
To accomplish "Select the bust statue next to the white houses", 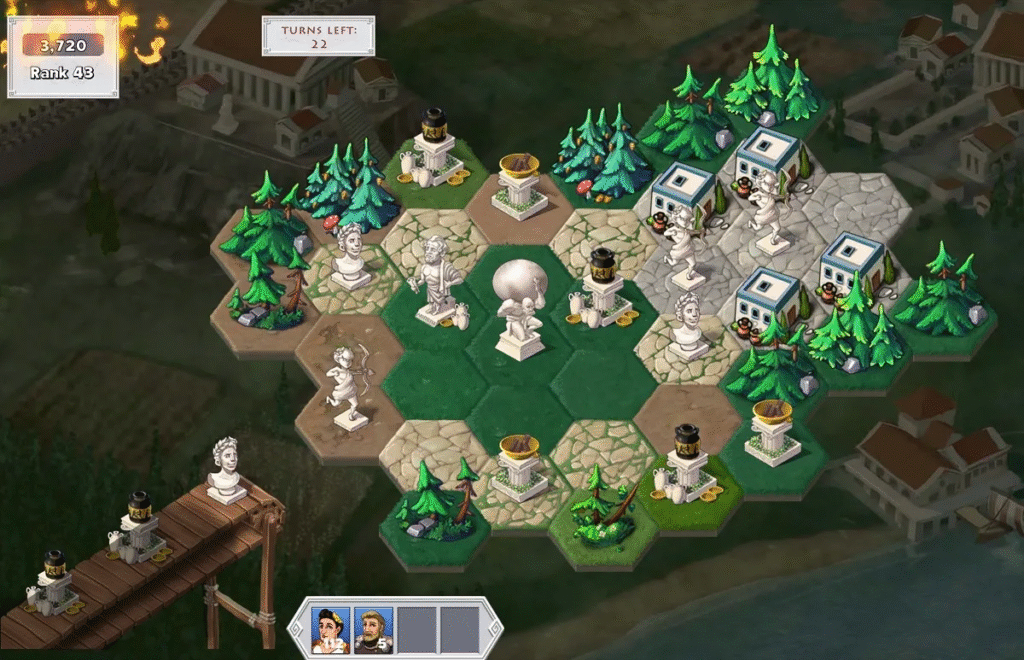I will 687,327.
